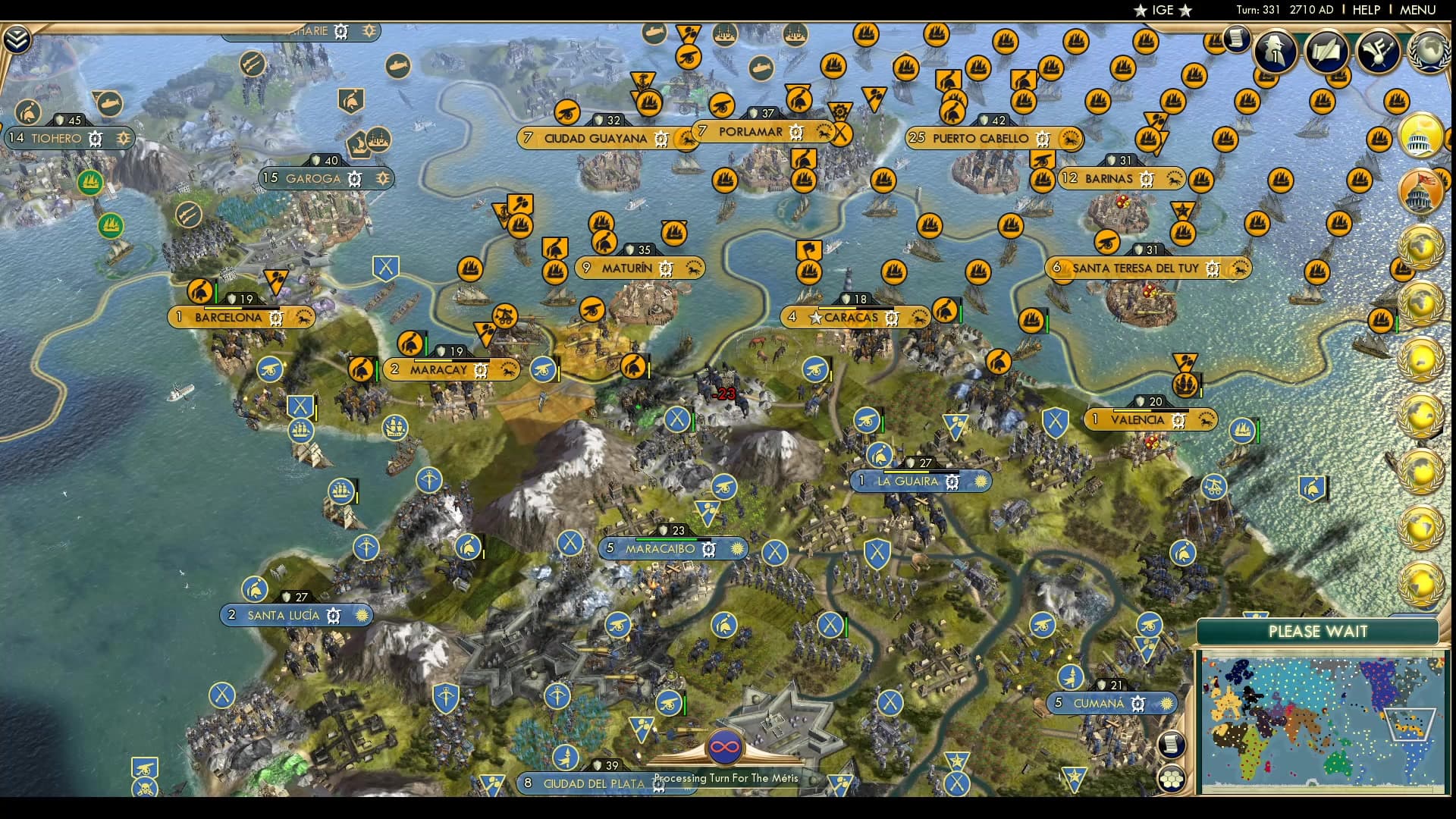
Task: Toggle the star promotion banner near Ciudad del Plata
Action: [957, 758]
